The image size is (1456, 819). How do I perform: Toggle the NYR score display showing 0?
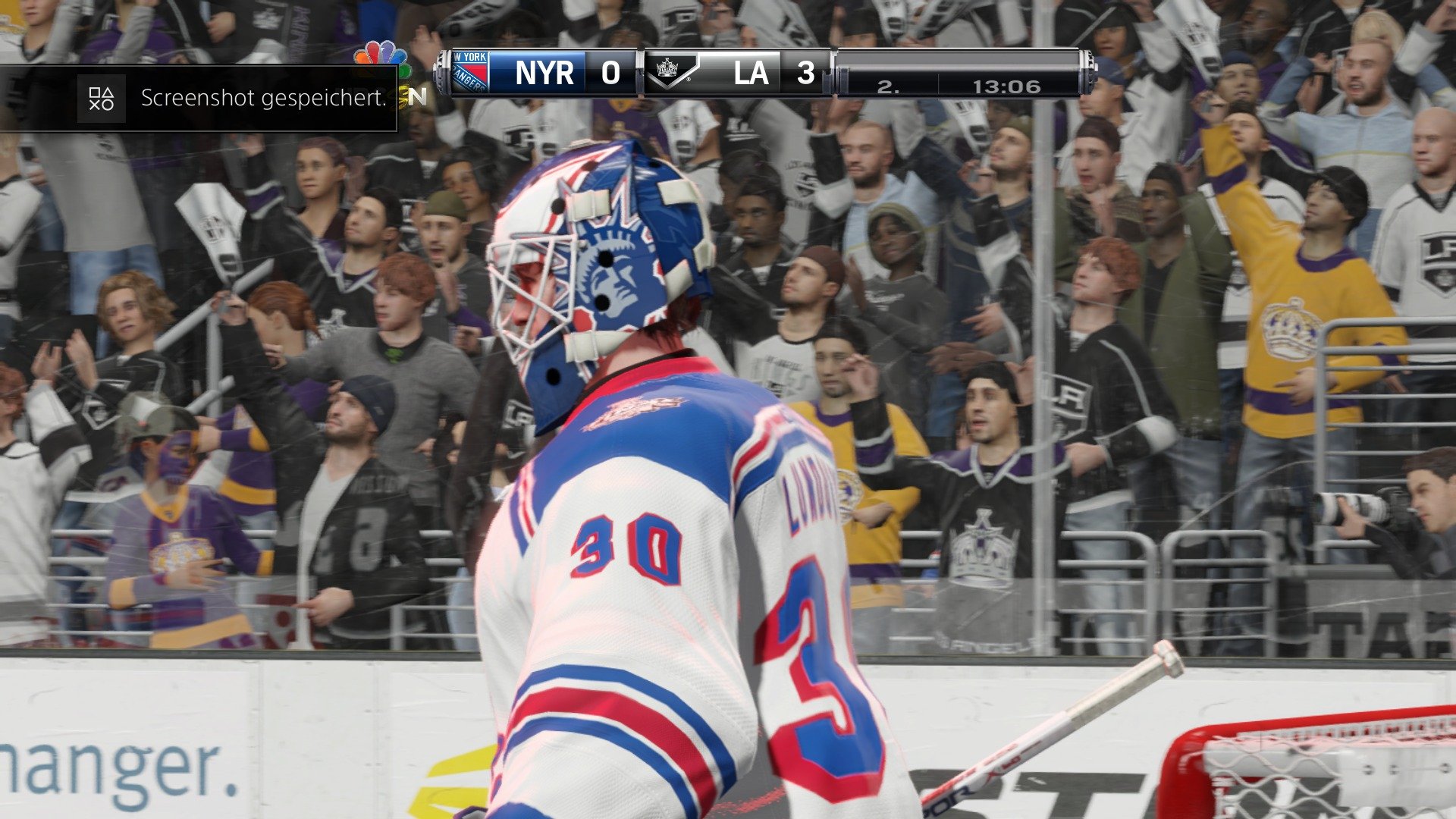[x=611, y=74]
